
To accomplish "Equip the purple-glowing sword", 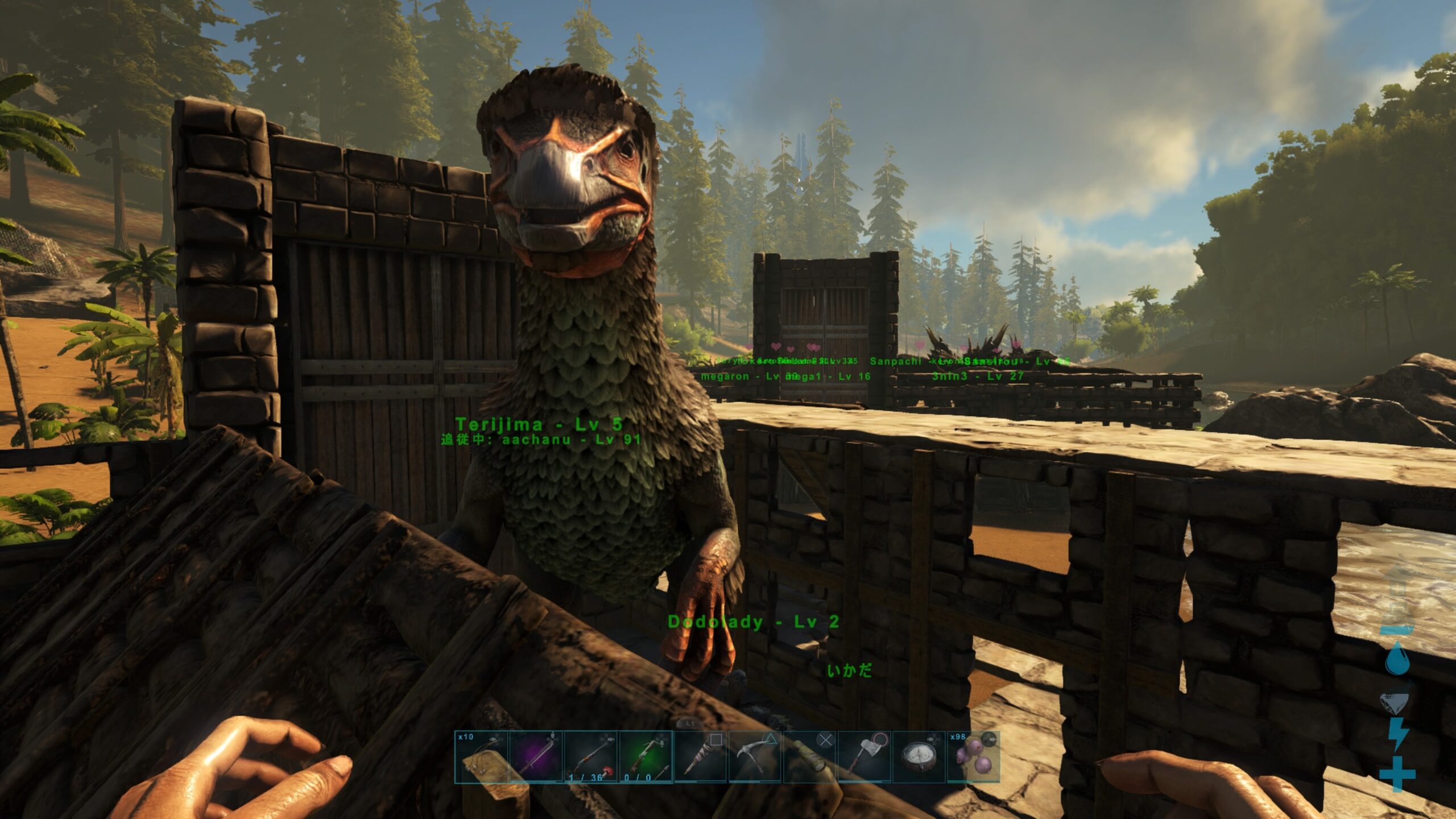I will (536, 757).
